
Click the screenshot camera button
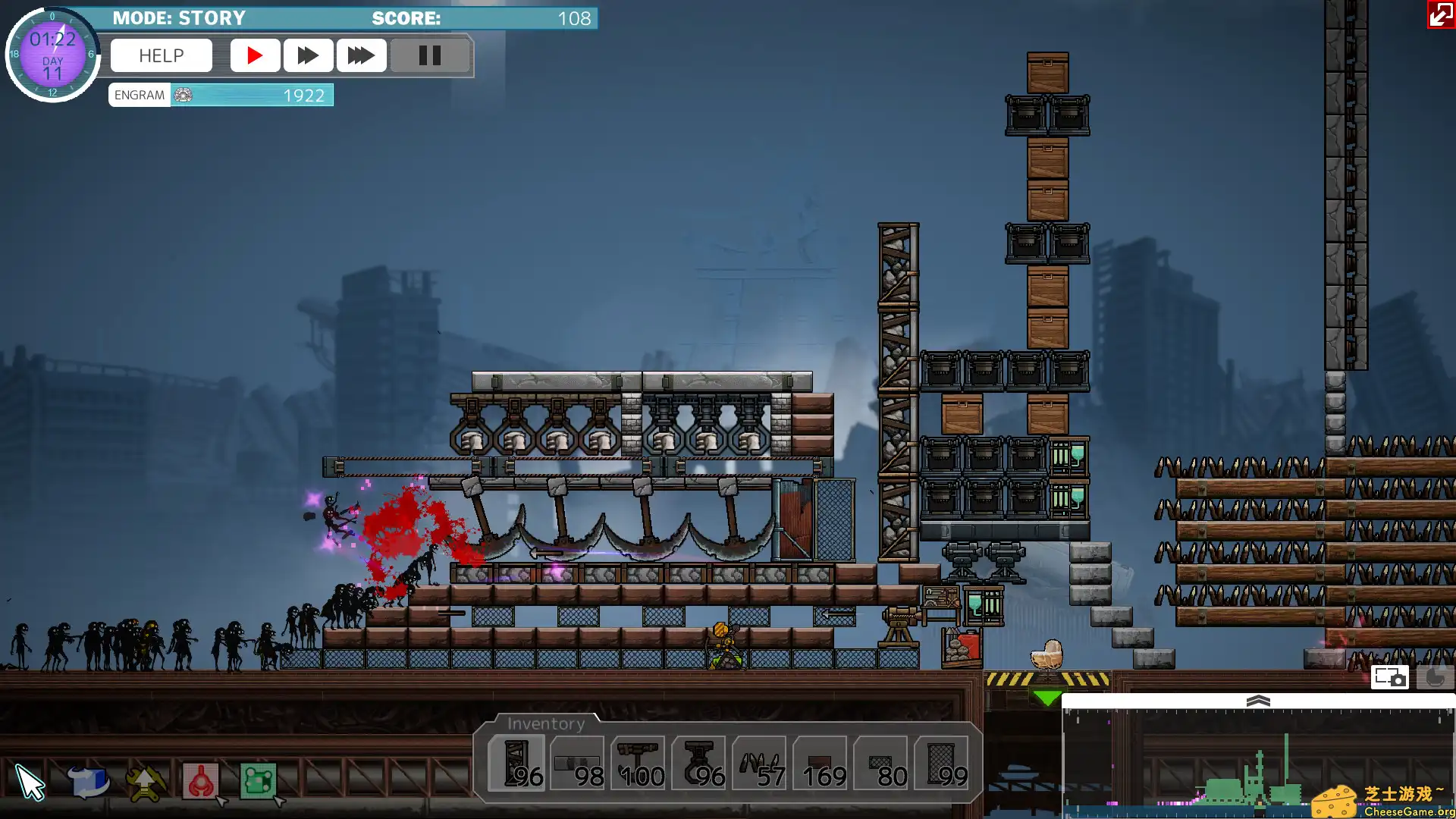point(1389,677)
